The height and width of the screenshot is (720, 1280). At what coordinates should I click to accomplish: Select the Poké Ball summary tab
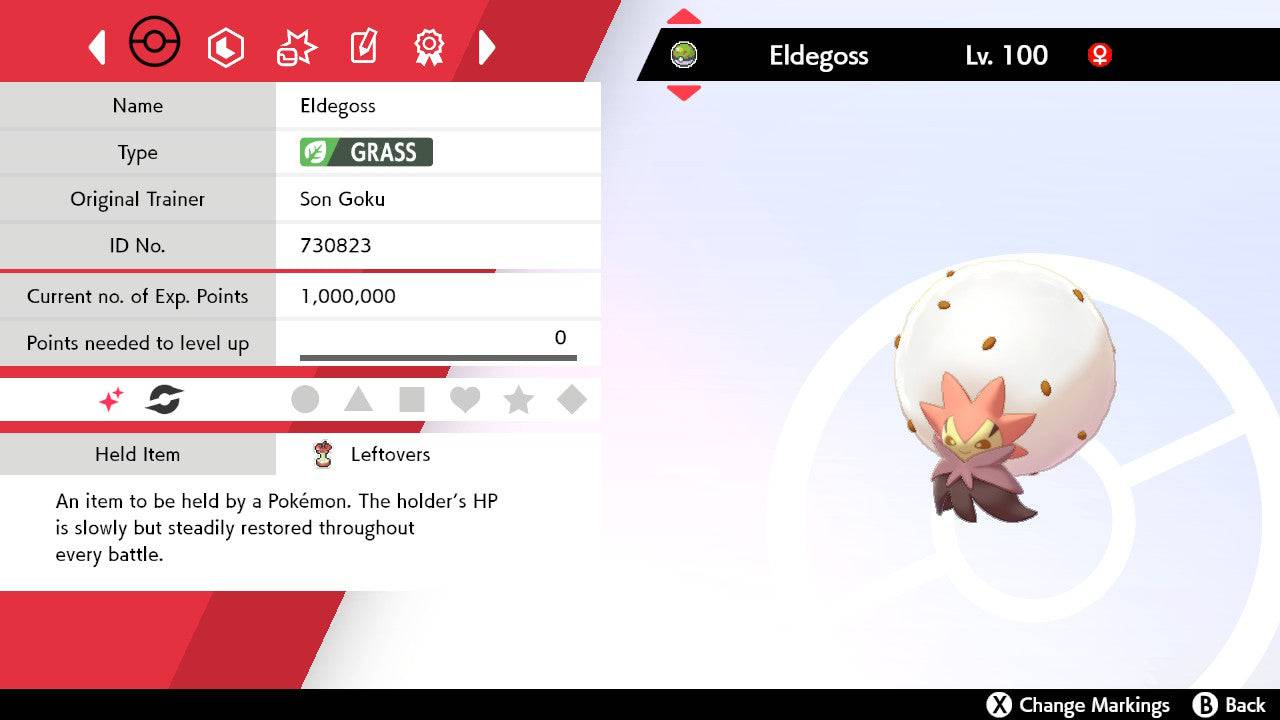coord(155,44)
